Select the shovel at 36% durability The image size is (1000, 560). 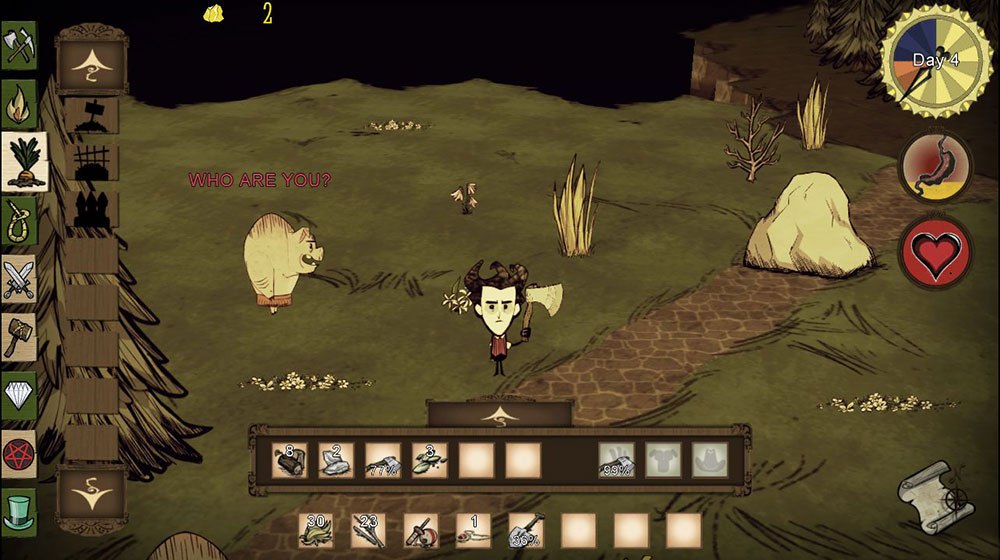pyautogui.click(x=525, y=529)
